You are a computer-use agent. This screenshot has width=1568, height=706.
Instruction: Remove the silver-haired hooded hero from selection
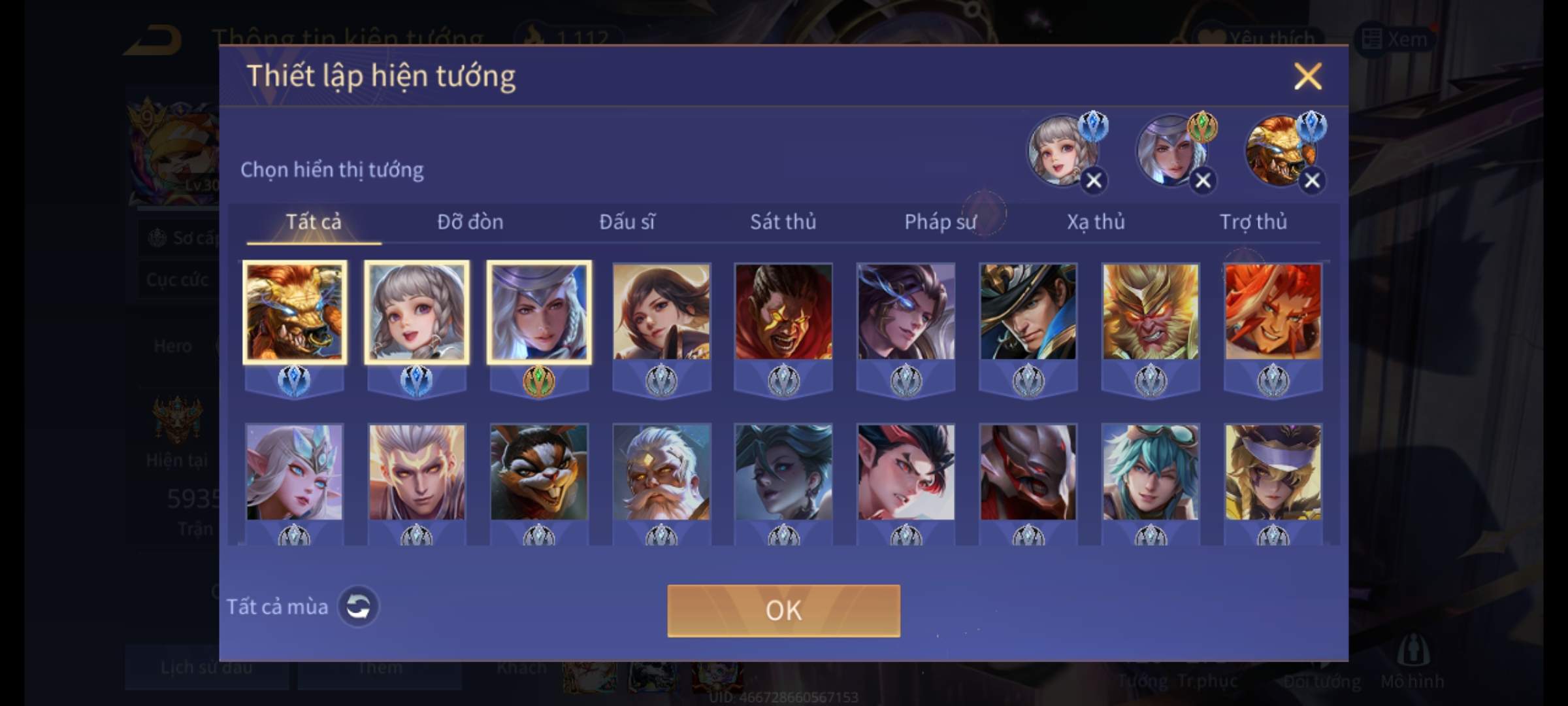(1203, 180)
